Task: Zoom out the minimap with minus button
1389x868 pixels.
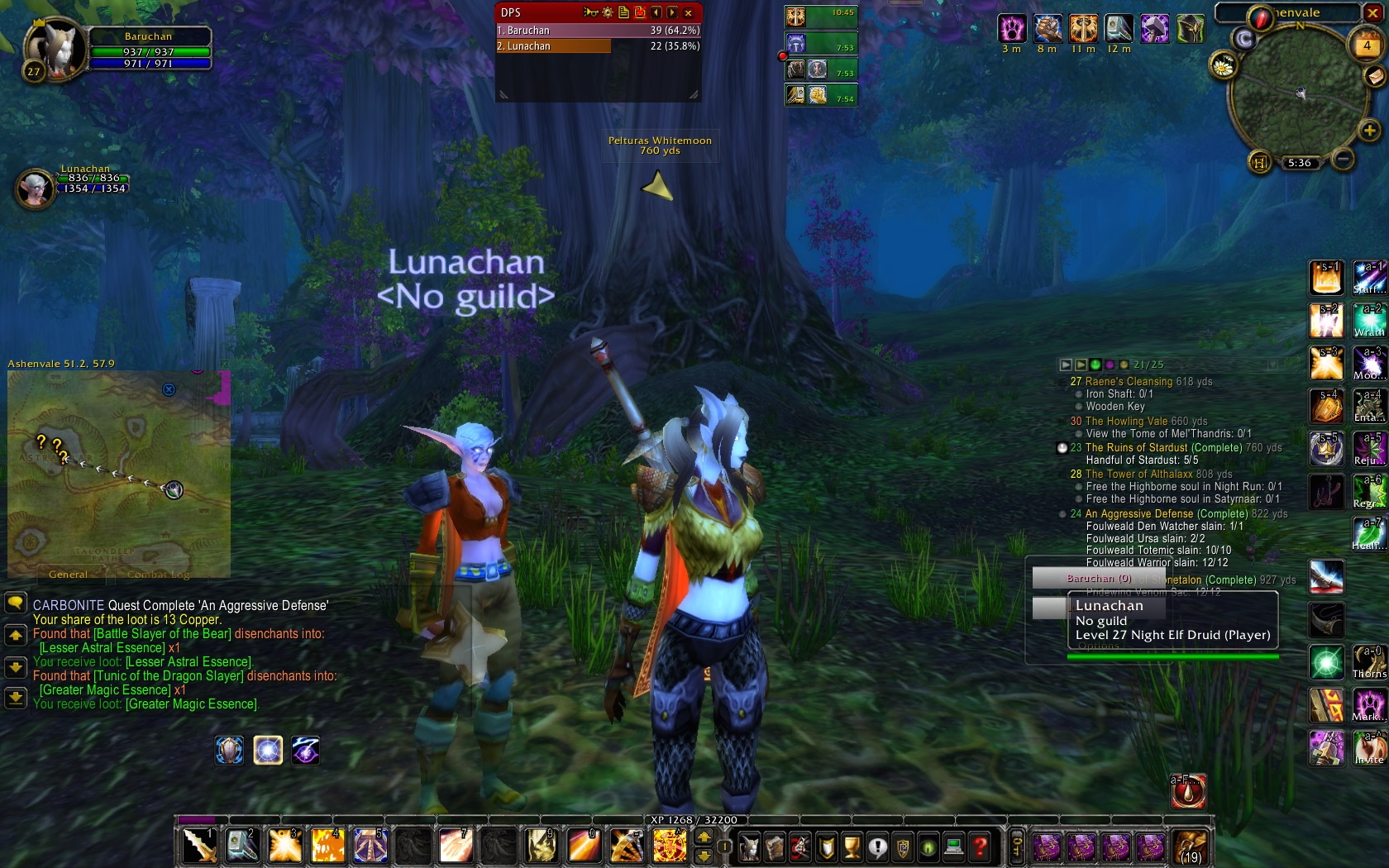Action: tap(1344, 158)
